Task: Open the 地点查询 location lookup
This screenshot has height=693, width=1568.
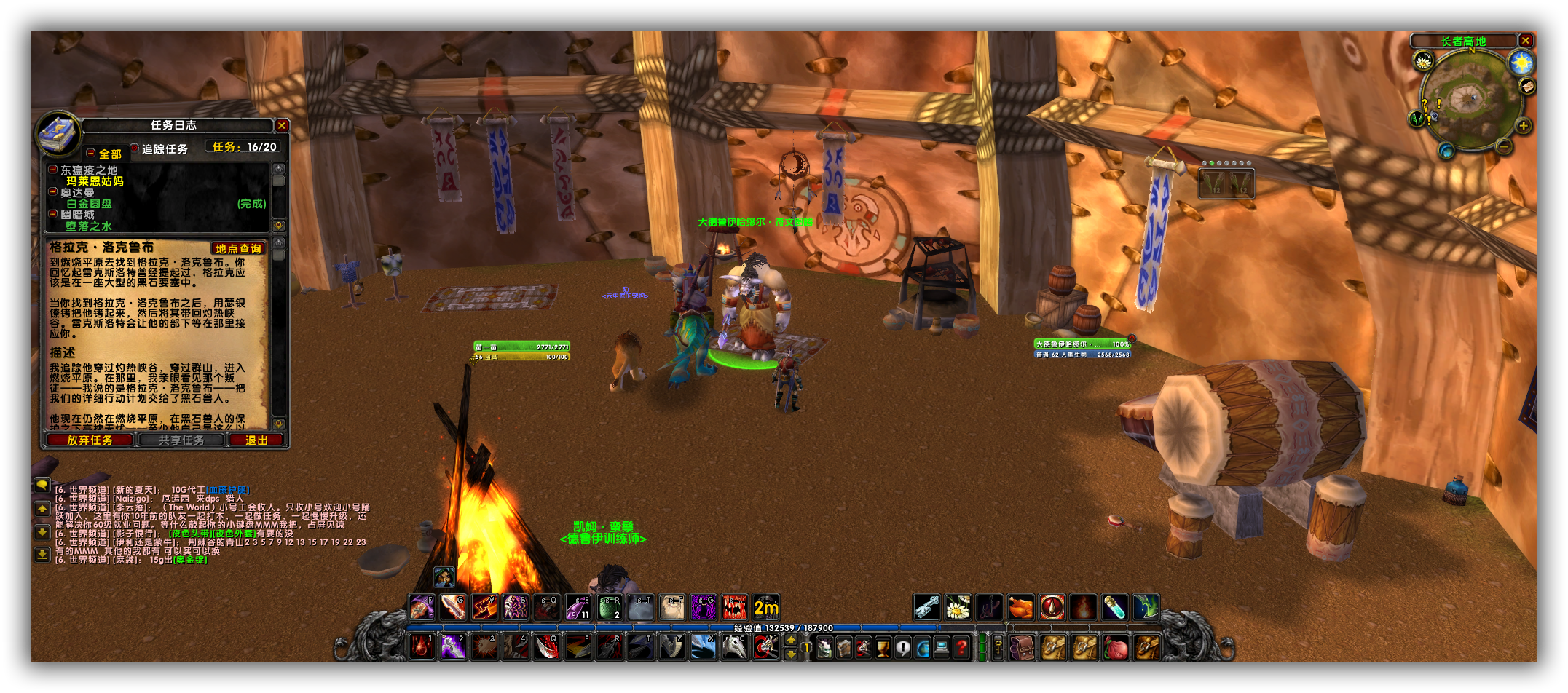Action: 238,249
